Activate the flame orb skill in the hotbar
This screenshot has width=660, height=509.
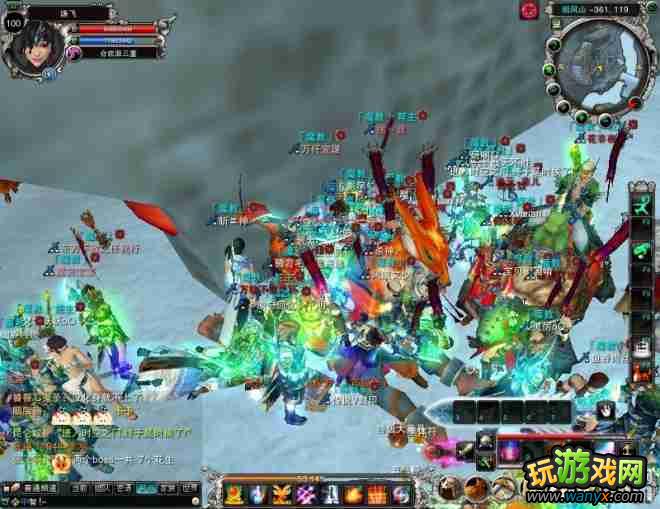[x=235, y=493]
